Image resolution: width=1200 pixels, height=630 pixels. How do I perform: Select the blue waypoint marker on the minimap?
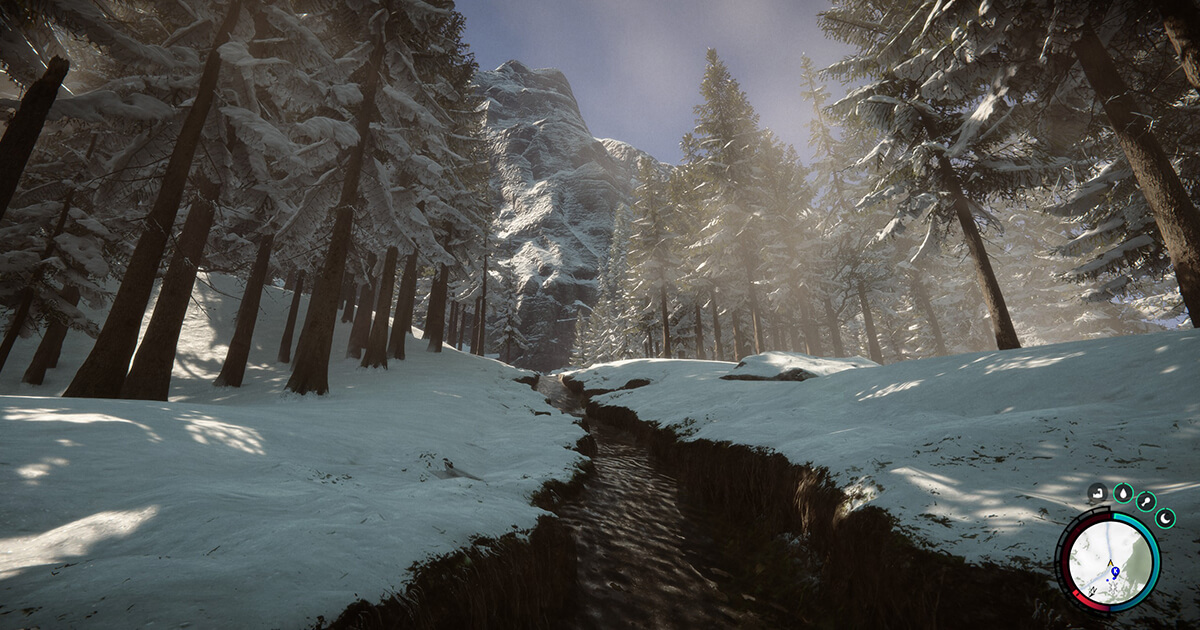1114,572
